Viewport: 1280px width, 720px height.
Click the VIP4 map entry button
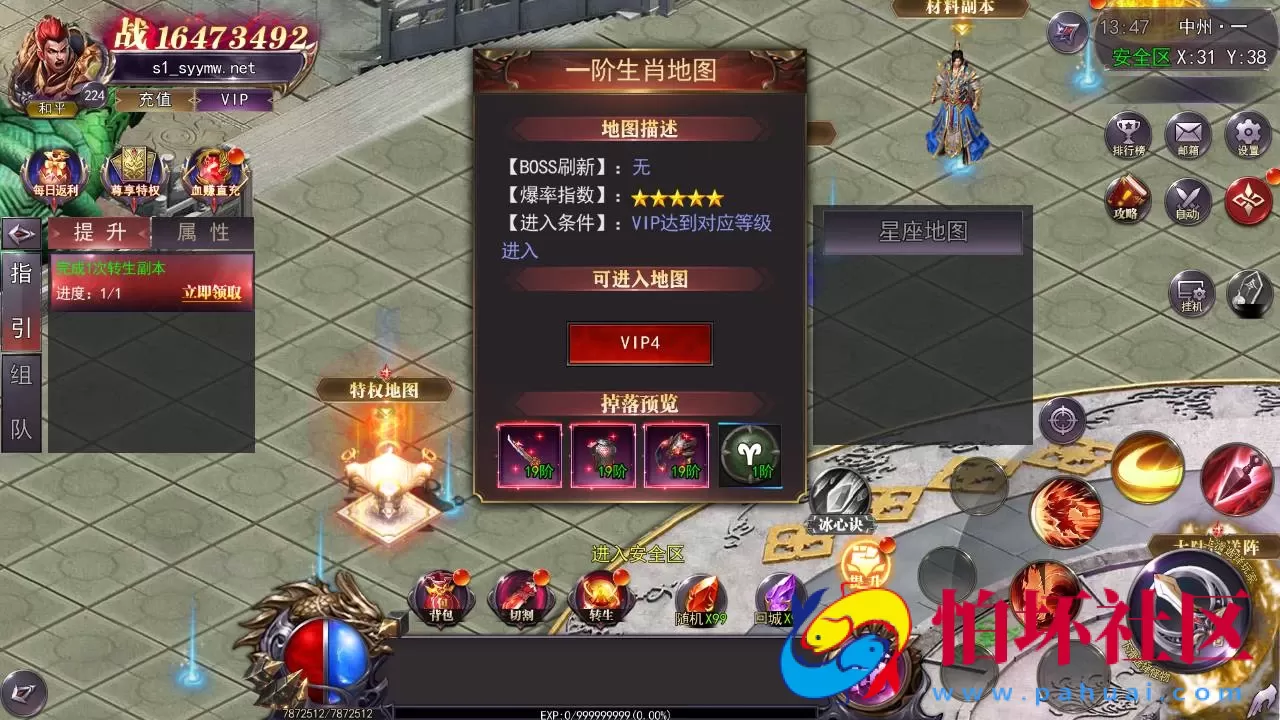click(639, 344)
